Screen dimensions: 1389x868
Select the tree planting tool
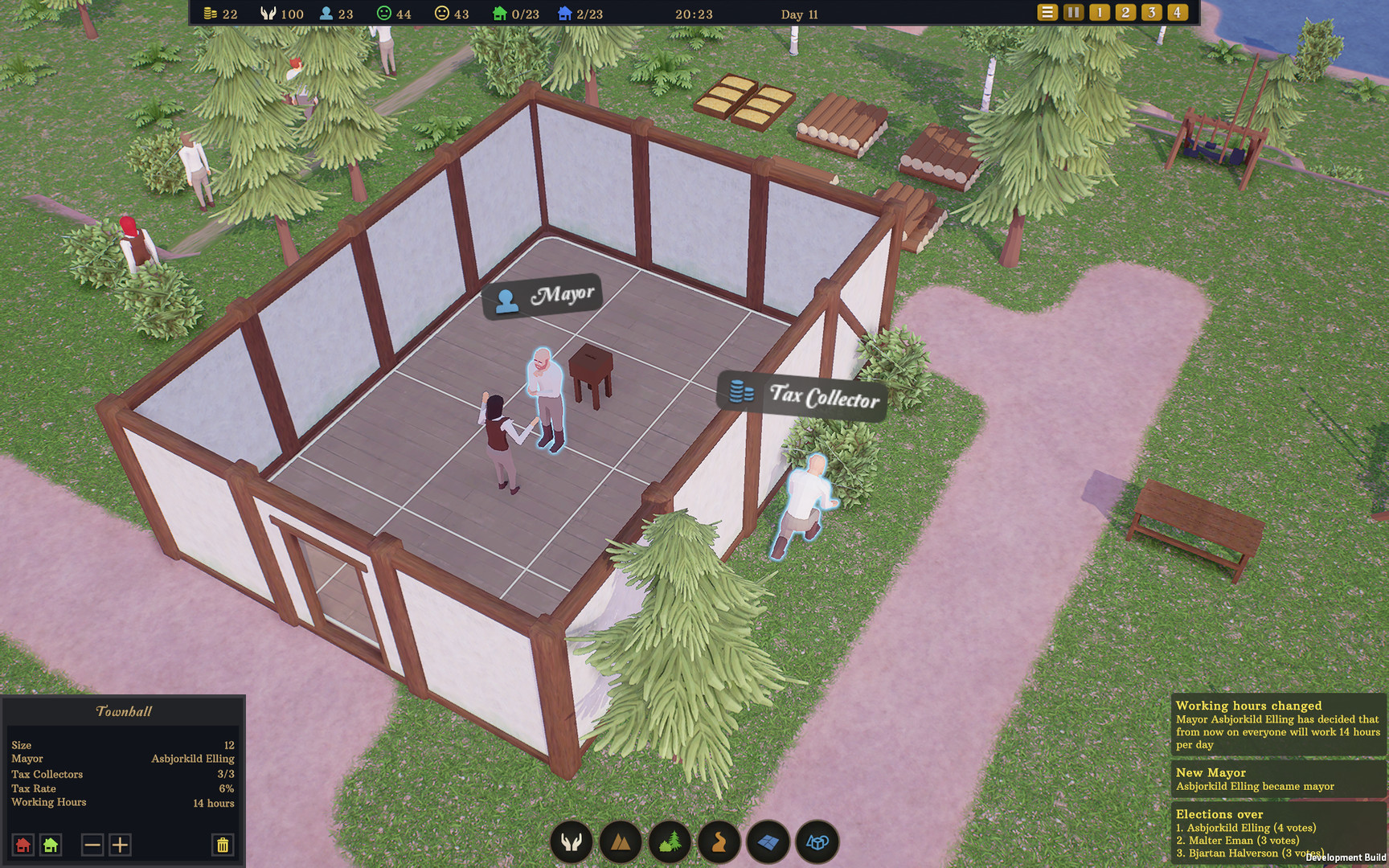point(669,842)
